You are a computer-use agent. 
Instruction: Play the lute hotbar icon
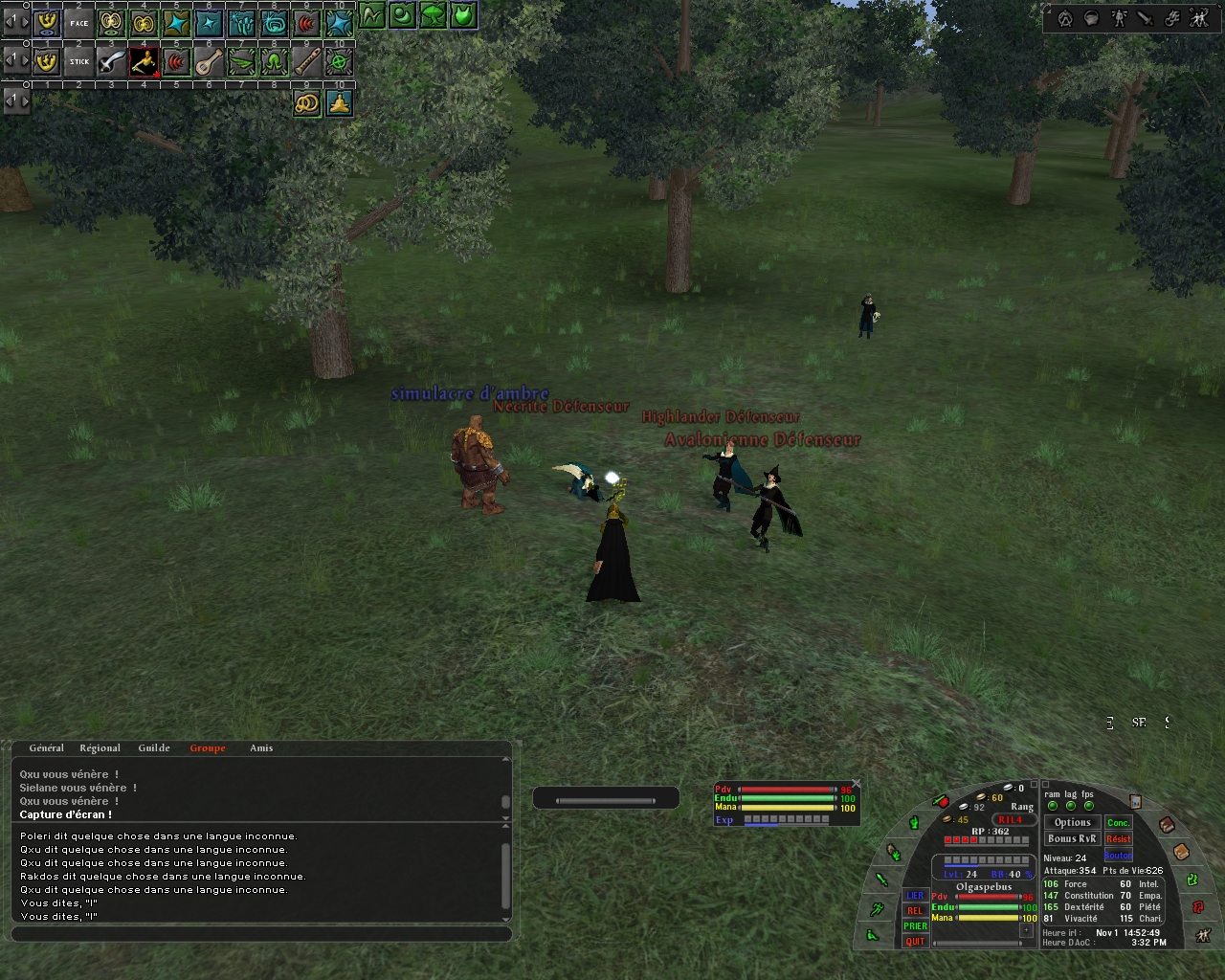pyautogui.click(x=210, y=62)
